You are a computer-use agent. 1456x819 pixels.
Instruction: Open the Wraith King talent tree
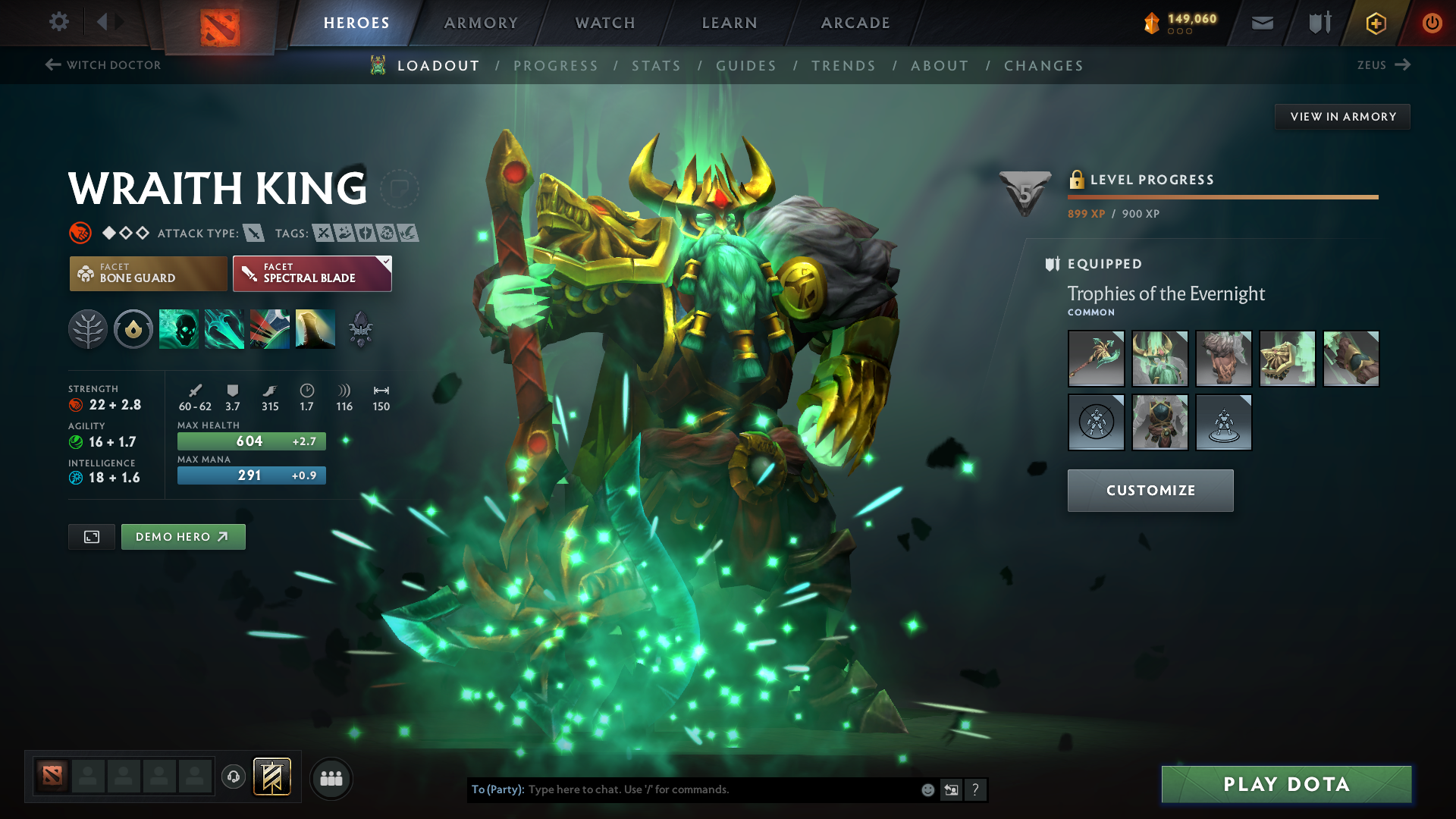pos(88,328)
